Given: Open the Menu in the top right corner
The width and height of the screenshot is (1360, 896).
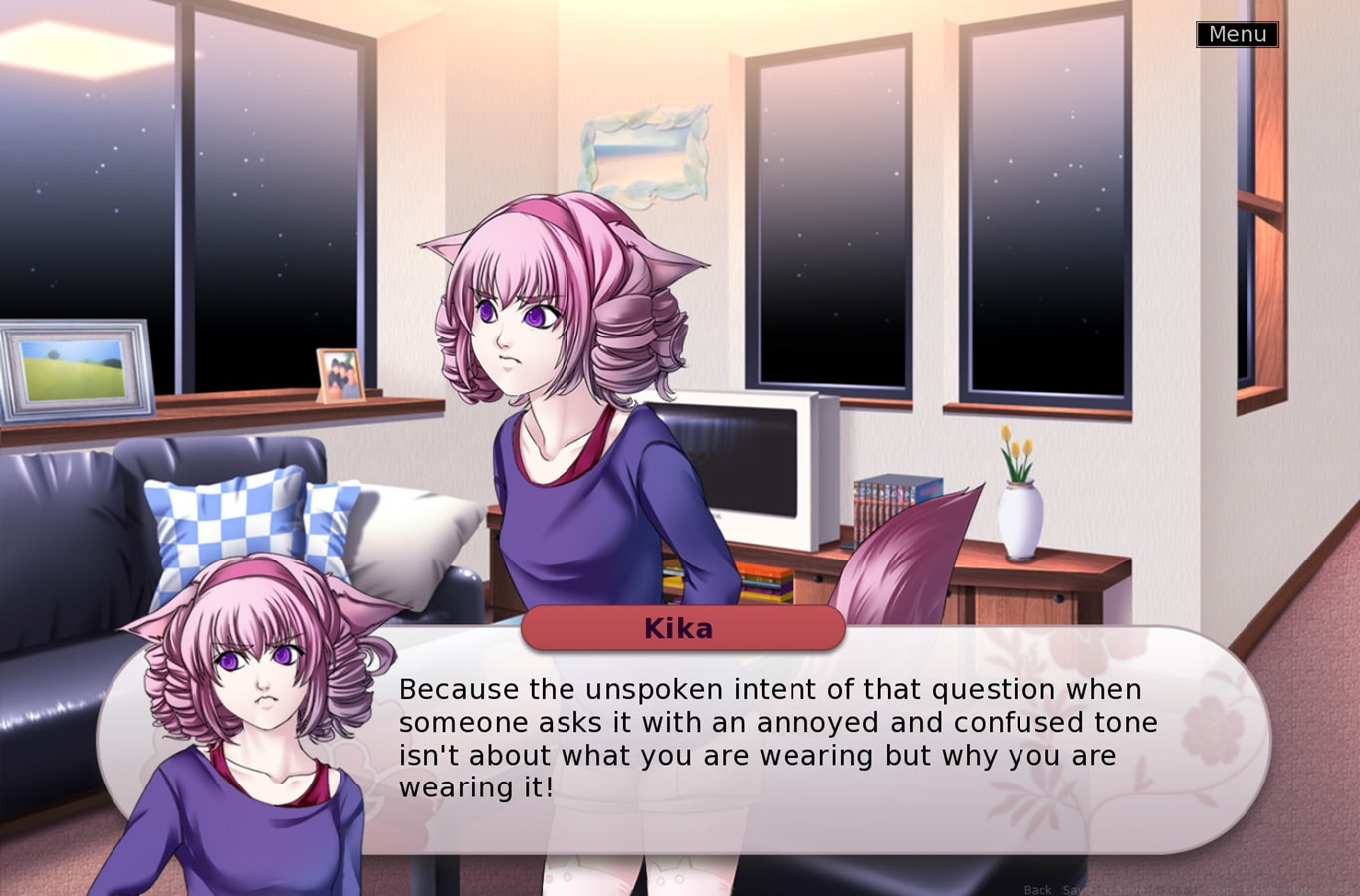Looking at the screenshot, I should point(1237,33).
